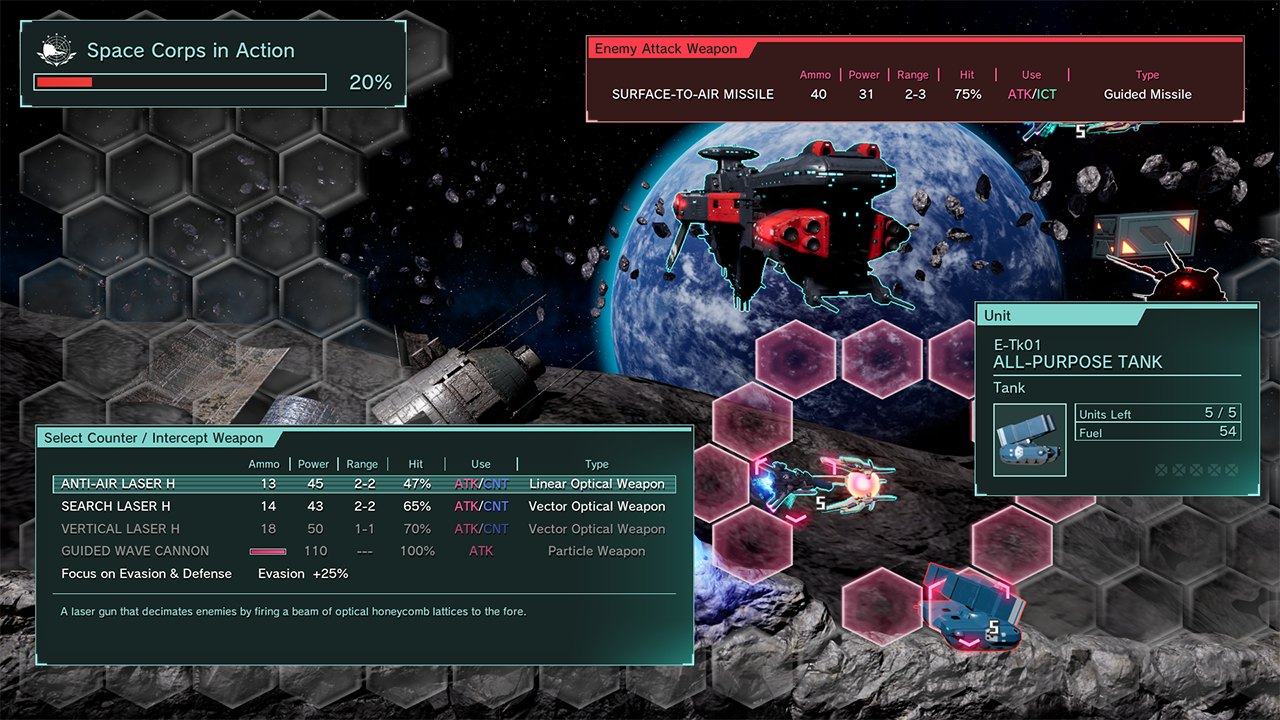
Task: Pick the VERTICAL LASER H entry
Action: coord(364,529)
